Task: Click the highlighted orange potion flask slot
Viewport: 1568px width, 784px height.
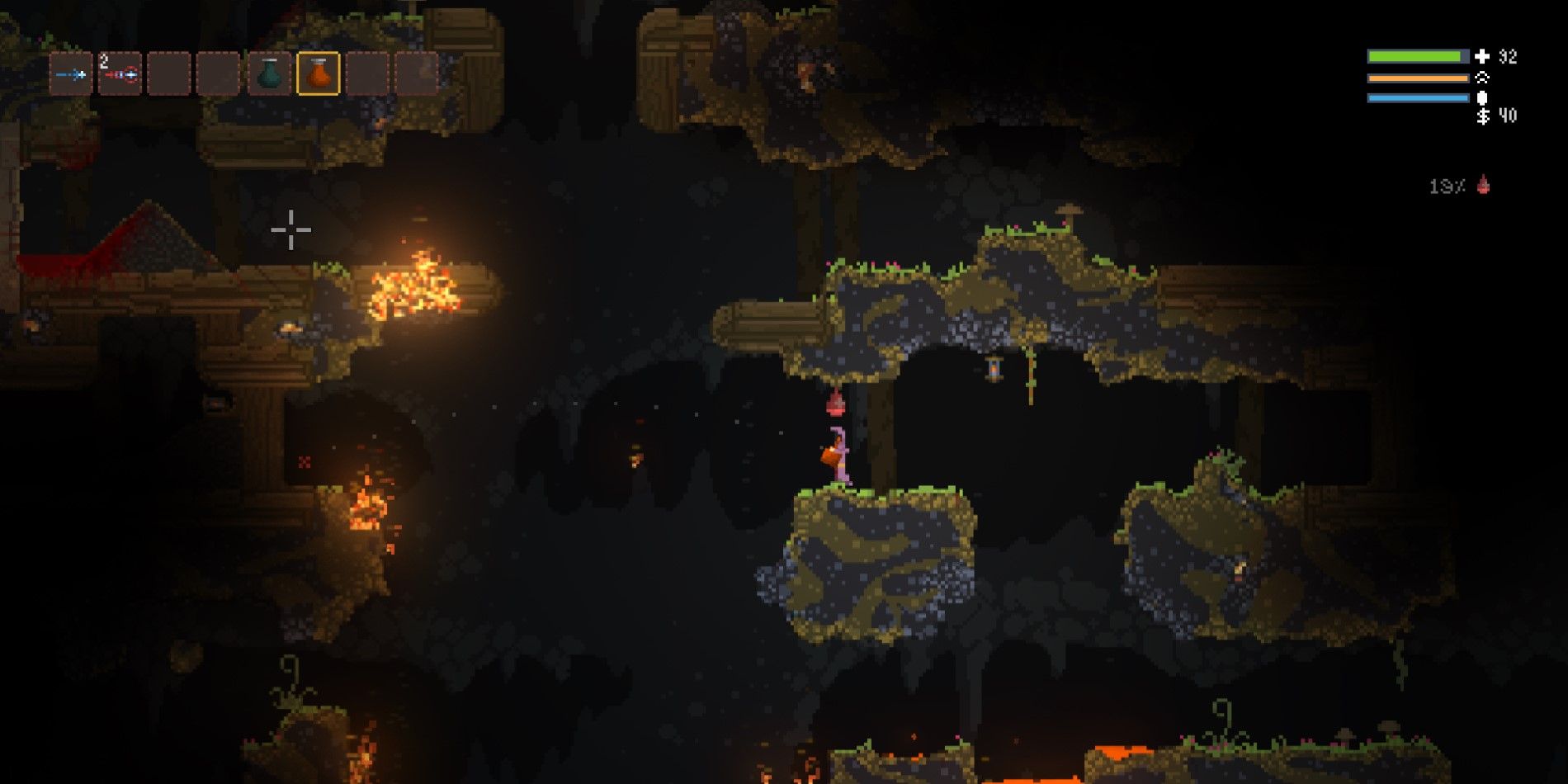Action: pos(319,74)
